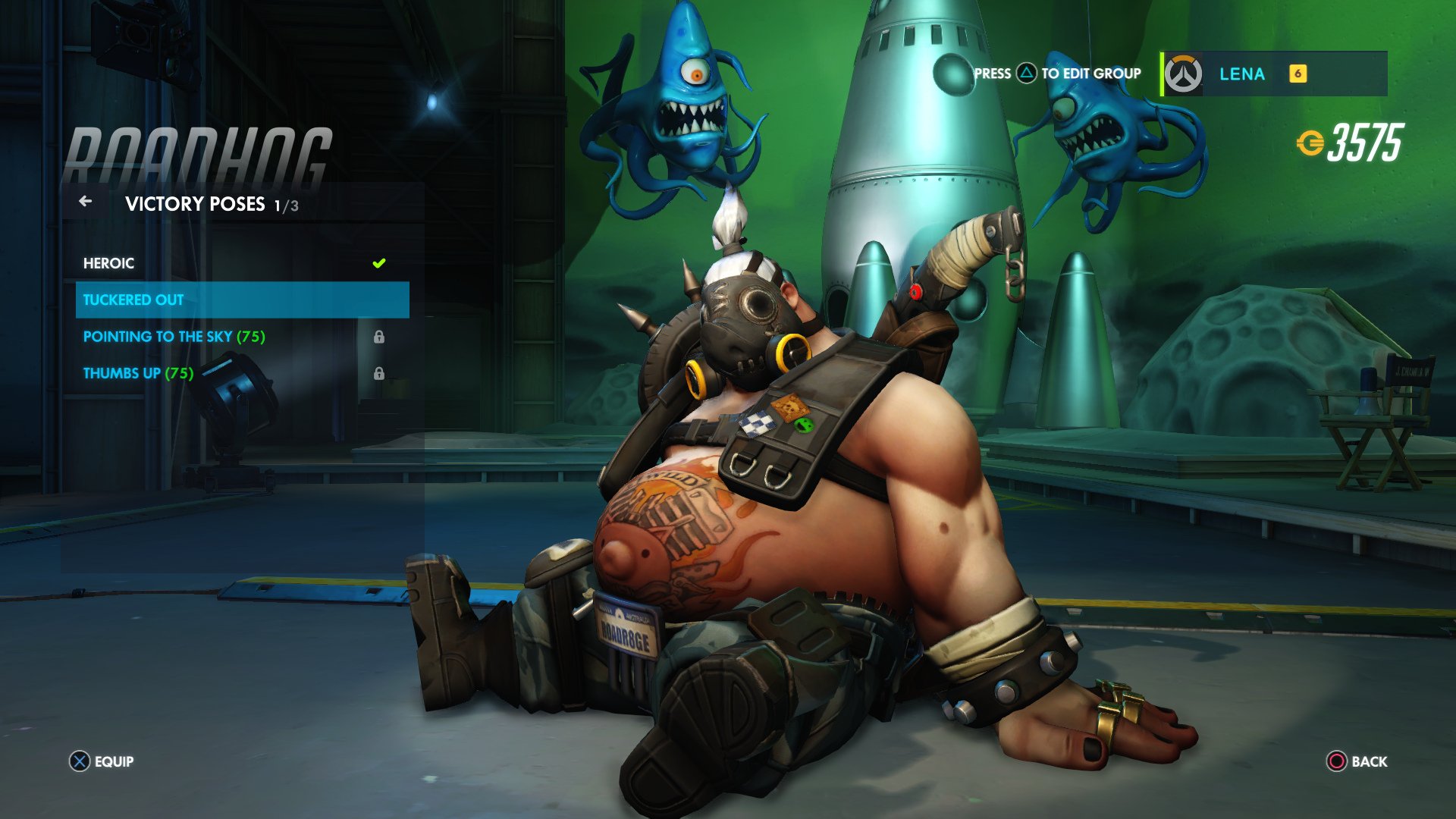Click the level 6 badge beside LENA
The height and width of the screenshot is (819, 1456).
pyautogui.click(x=1297, y=74)
